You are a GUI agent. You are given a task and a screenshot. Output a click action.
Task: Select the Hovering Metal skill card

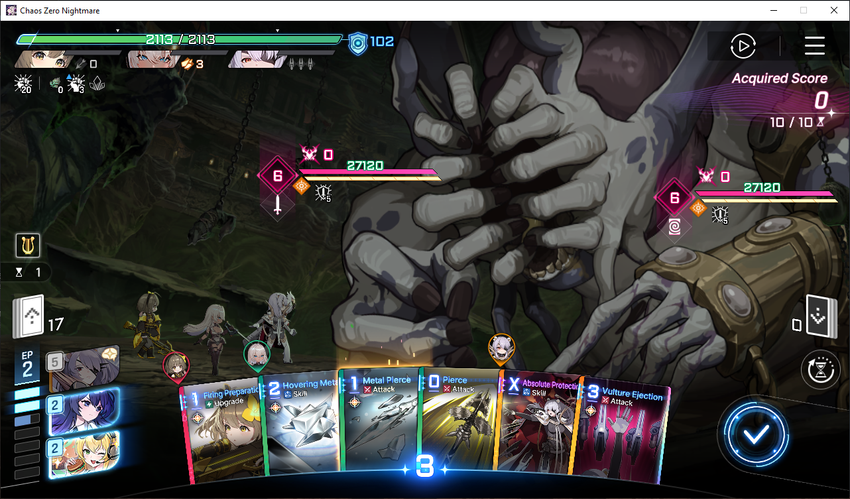click(x=300, y=430)
